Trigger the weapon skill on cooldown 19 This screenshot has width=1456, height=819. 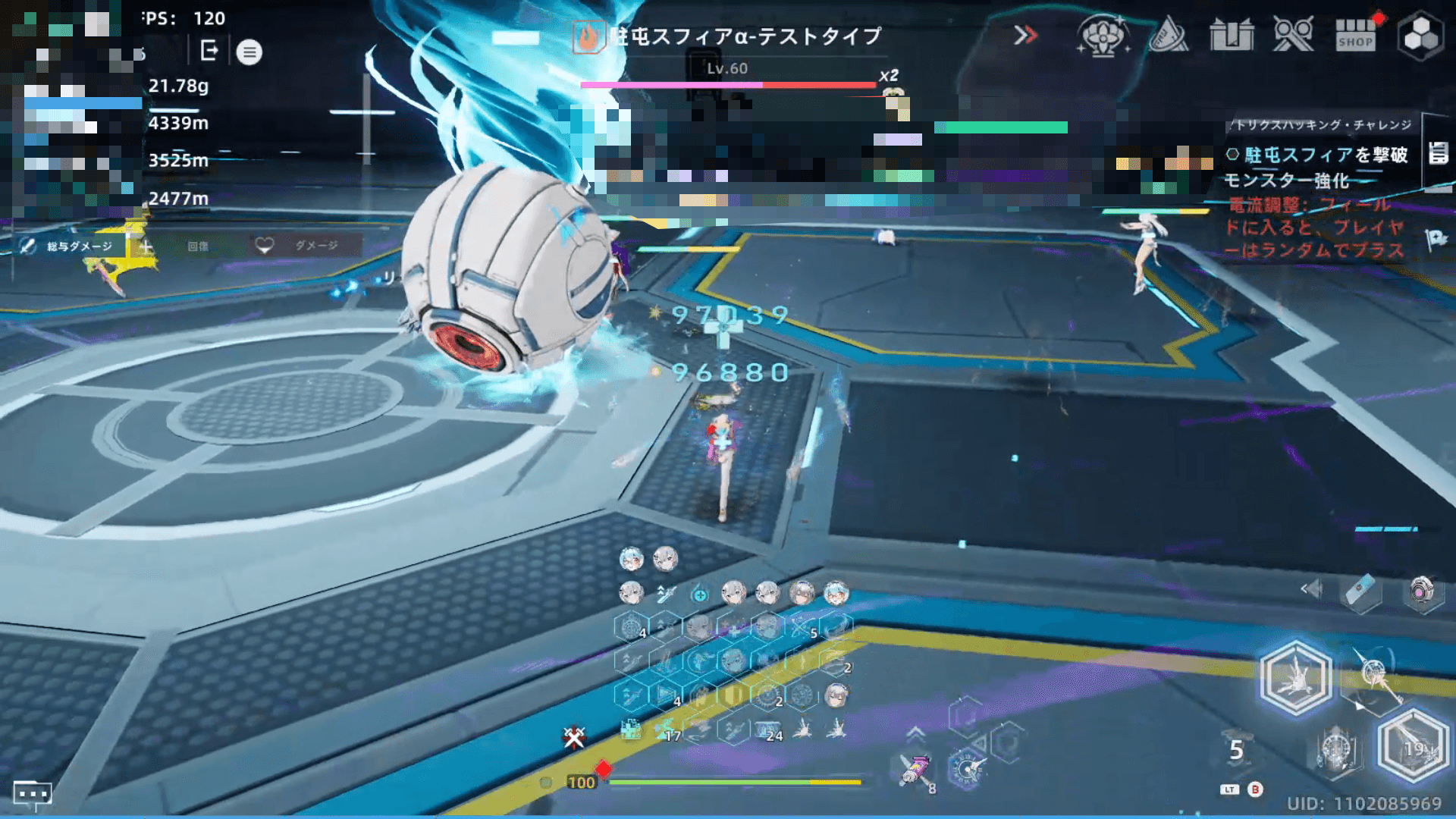[x=1412, y=747]
